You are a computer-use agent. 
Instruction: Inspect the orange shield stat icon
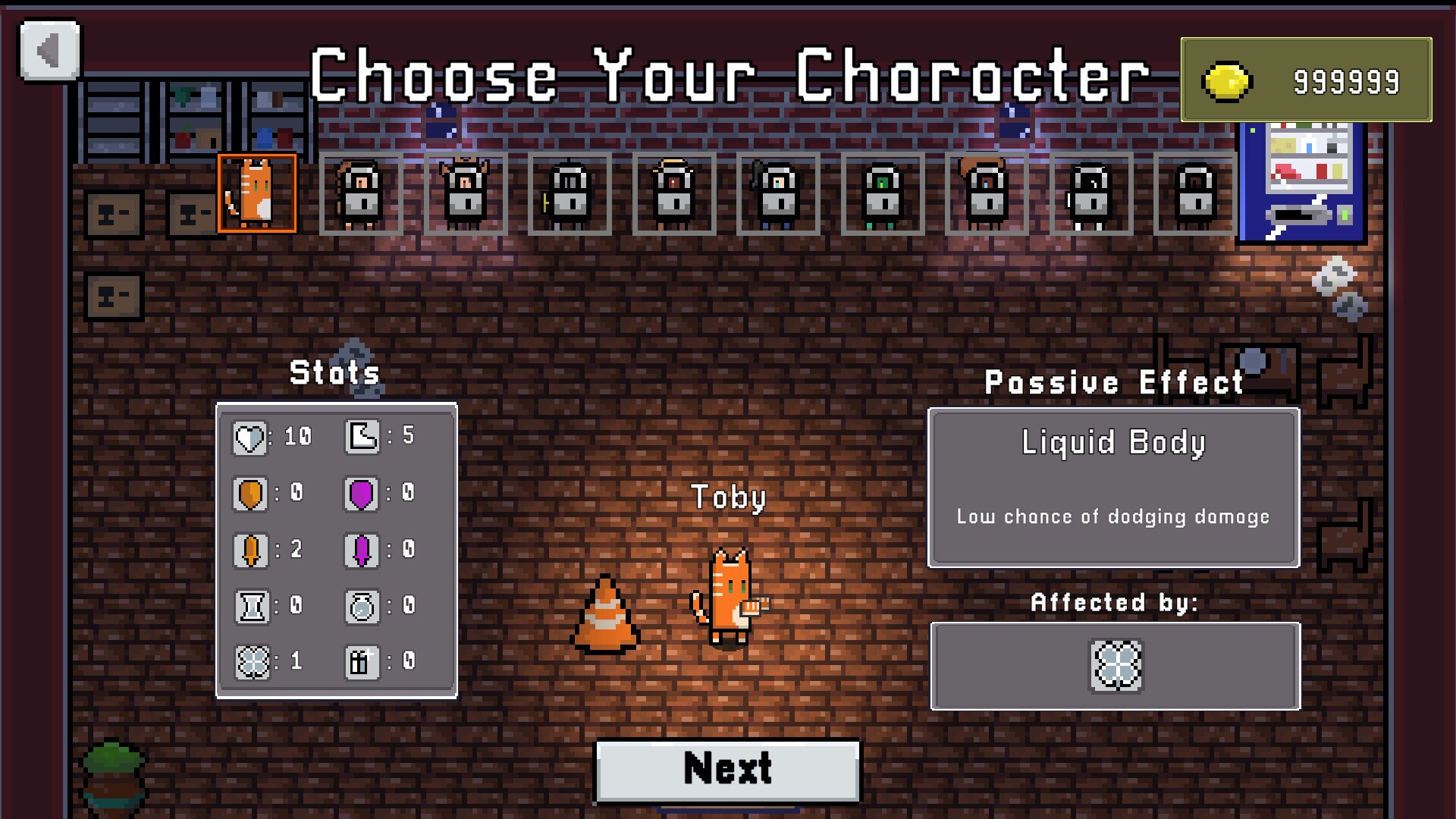[250, 494]
